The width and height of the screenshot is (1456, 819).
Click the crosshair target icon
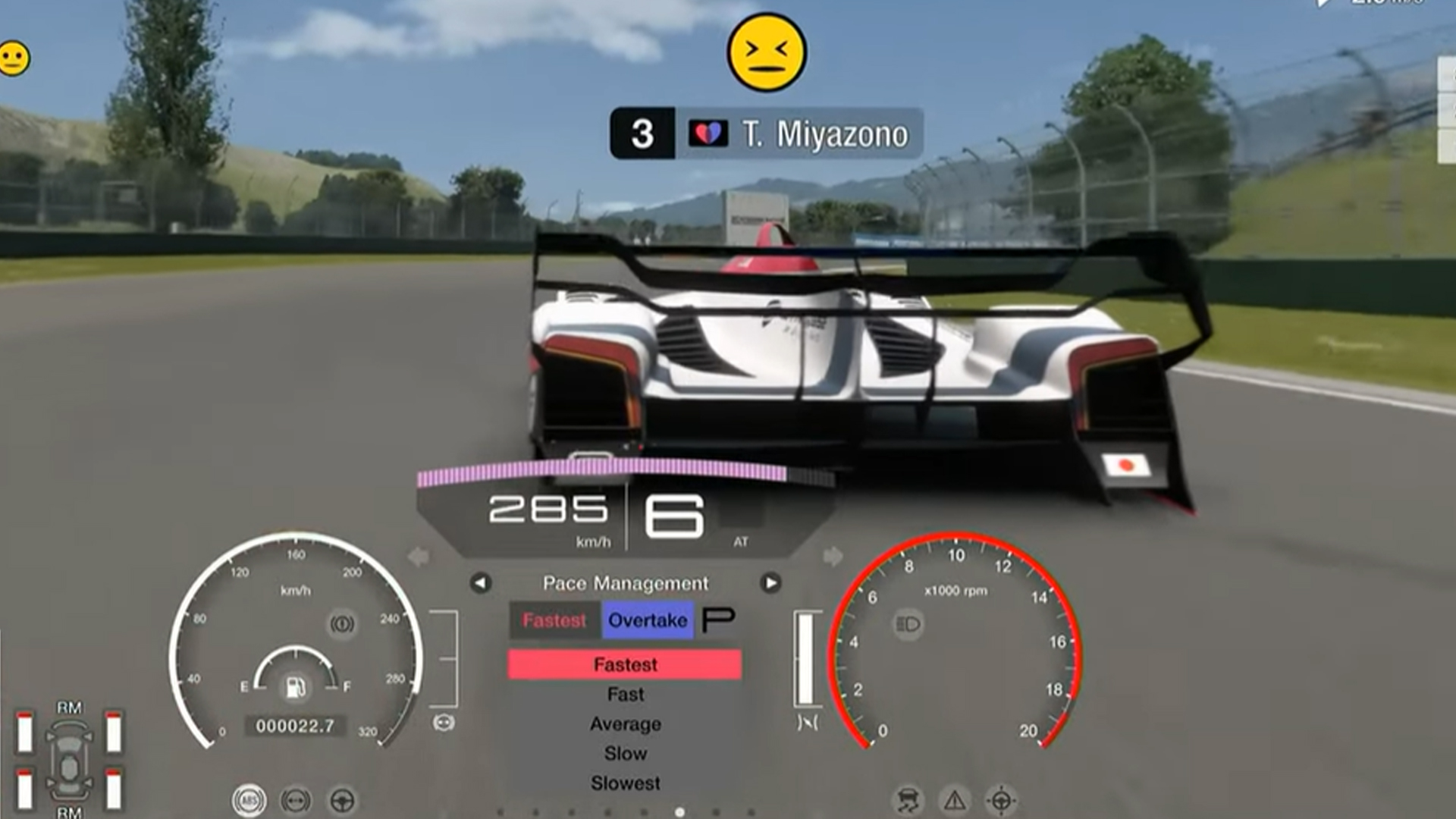[1000, 800]
